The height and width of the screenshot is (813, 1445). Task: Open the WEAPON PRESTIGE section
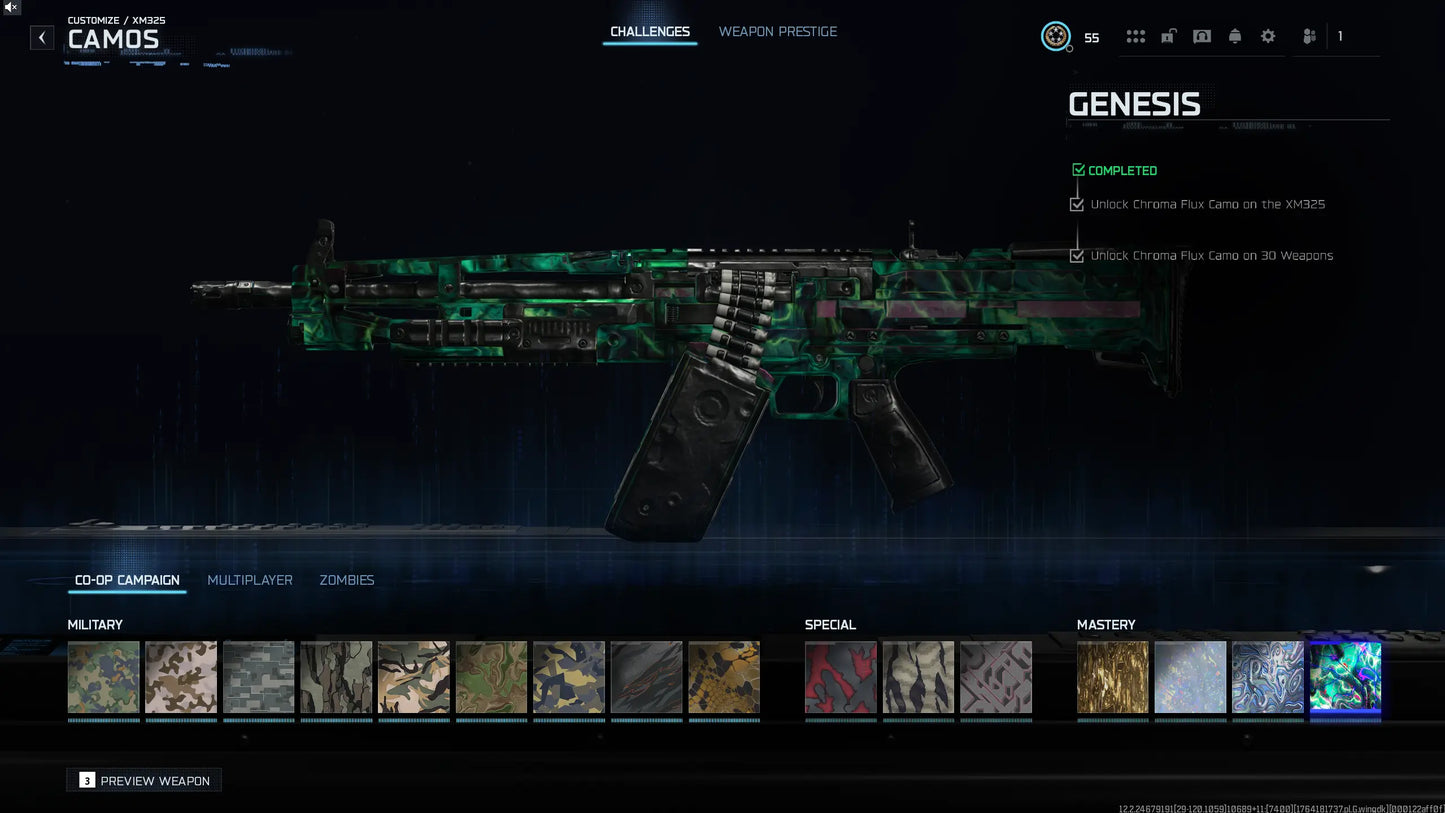coord(778,31)
